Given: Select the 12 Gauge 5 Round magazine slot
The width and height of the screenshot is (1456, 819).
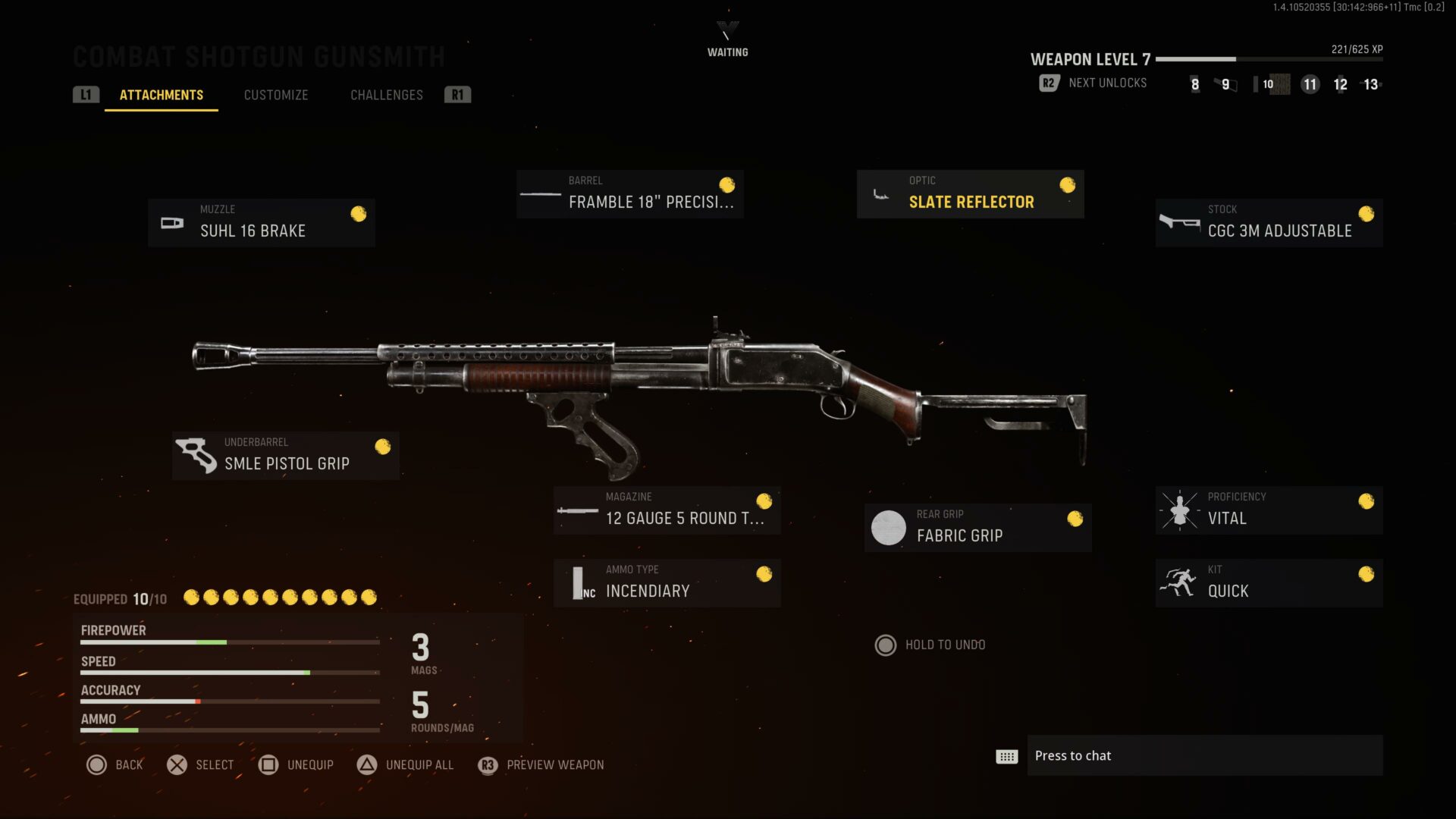Looking at the screenshot, I should 667,510.
